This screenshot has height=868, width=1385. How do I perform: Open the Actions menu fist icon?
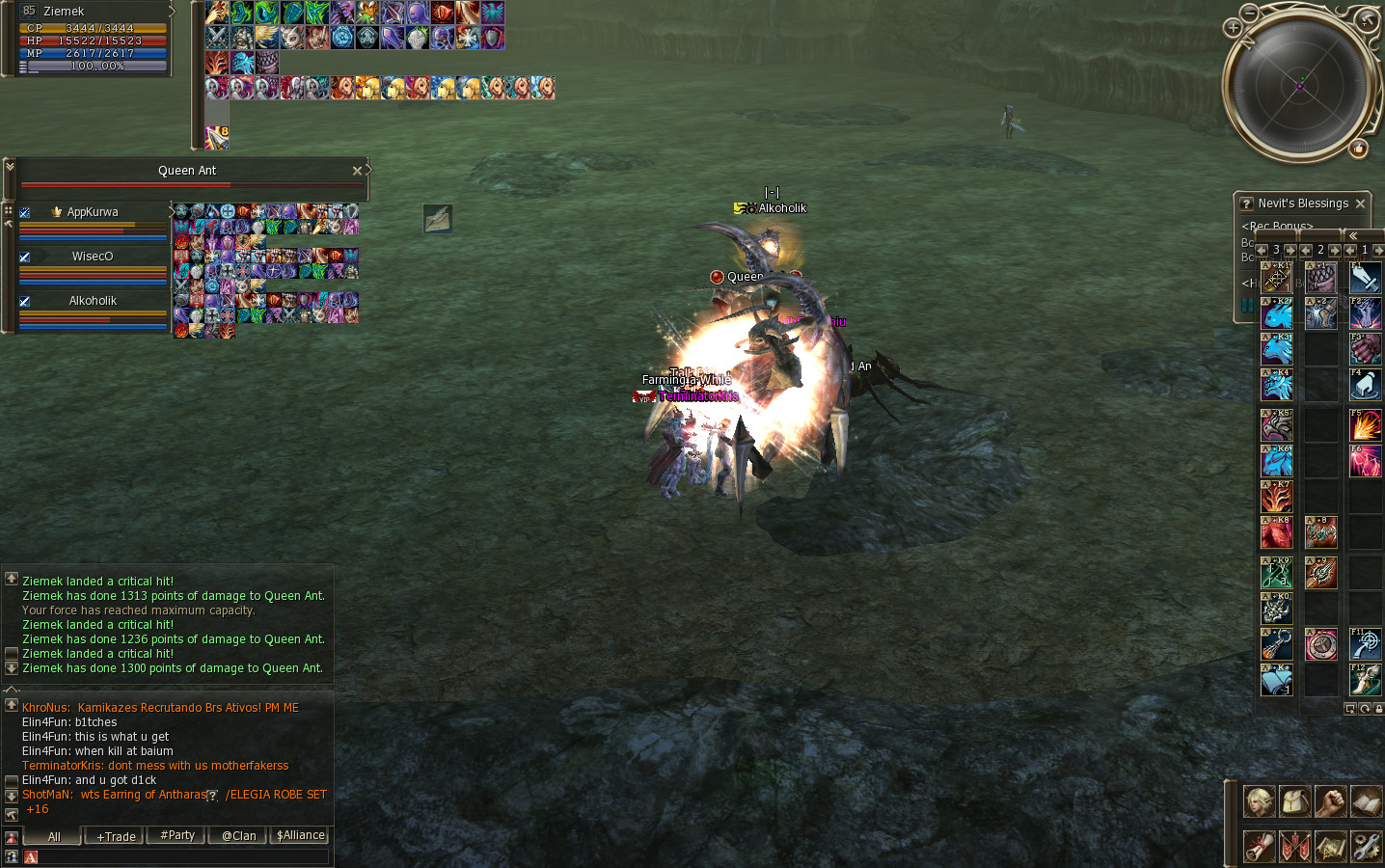coord(1331,801)
